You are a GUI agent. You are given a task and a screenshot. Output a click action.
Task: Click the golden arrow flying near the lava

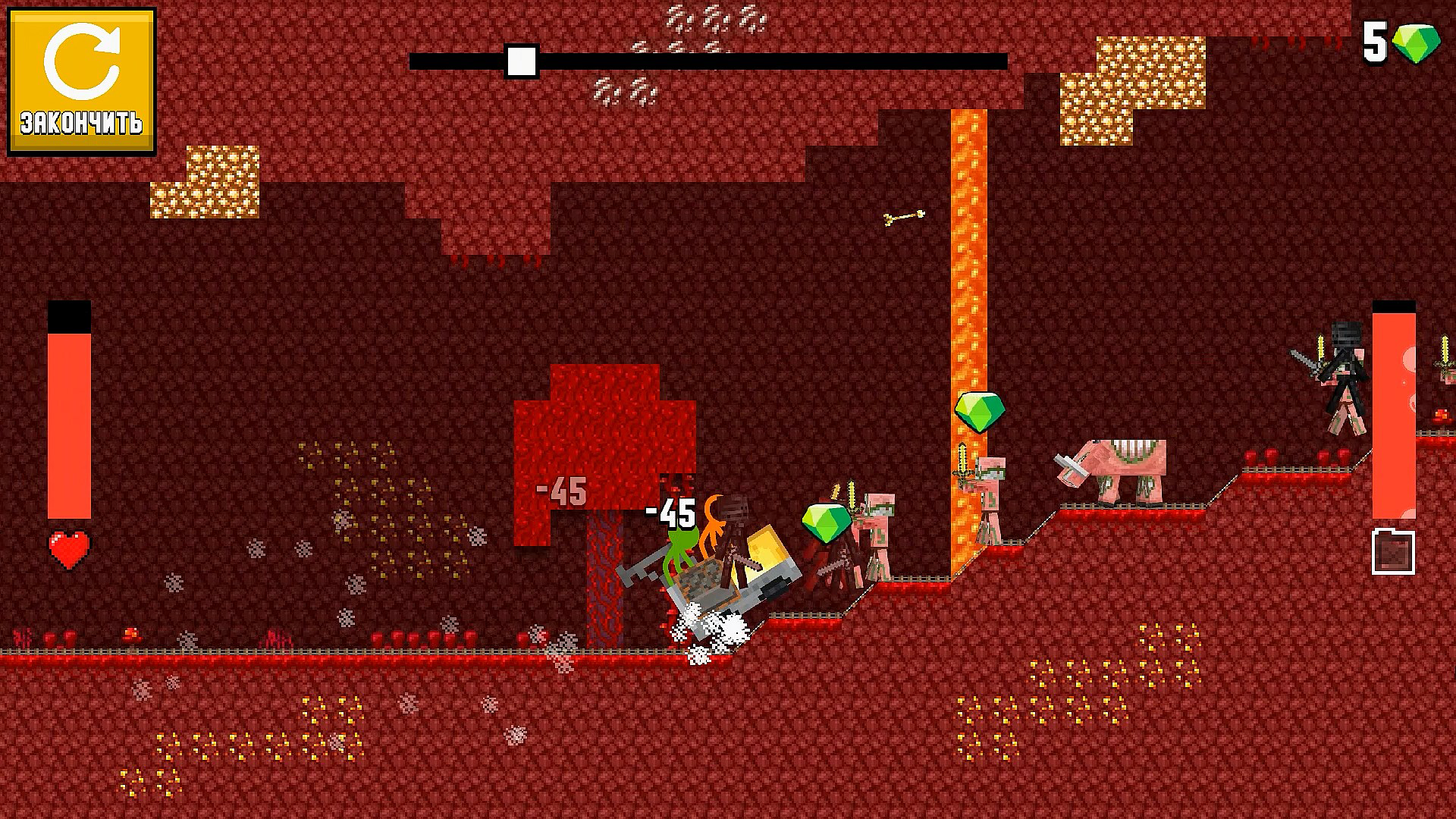pyautogui.click(x=904, y=218)
